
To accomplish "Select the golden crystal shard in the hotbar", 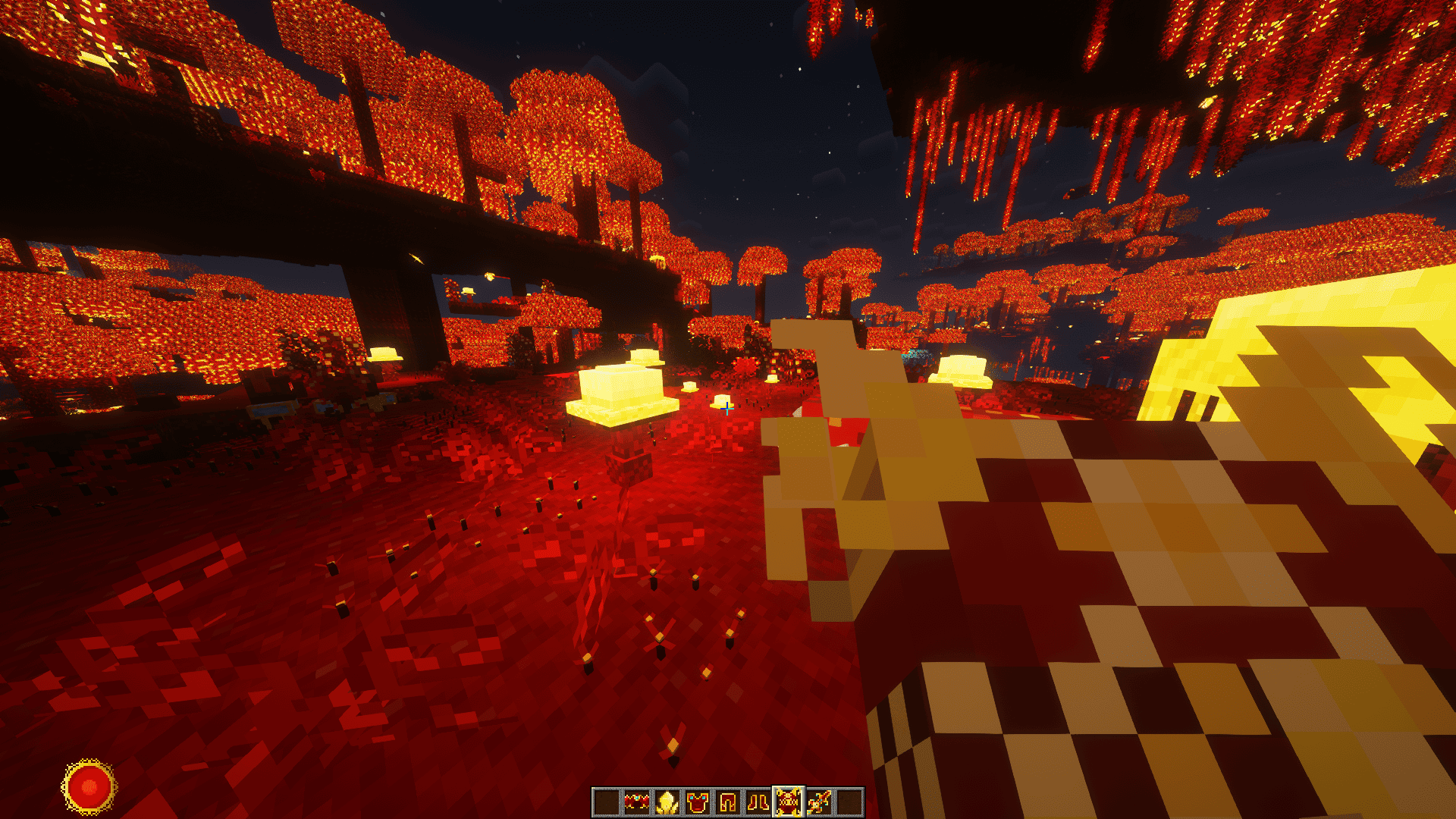I will pyautogui.click(x=667, y=800).
